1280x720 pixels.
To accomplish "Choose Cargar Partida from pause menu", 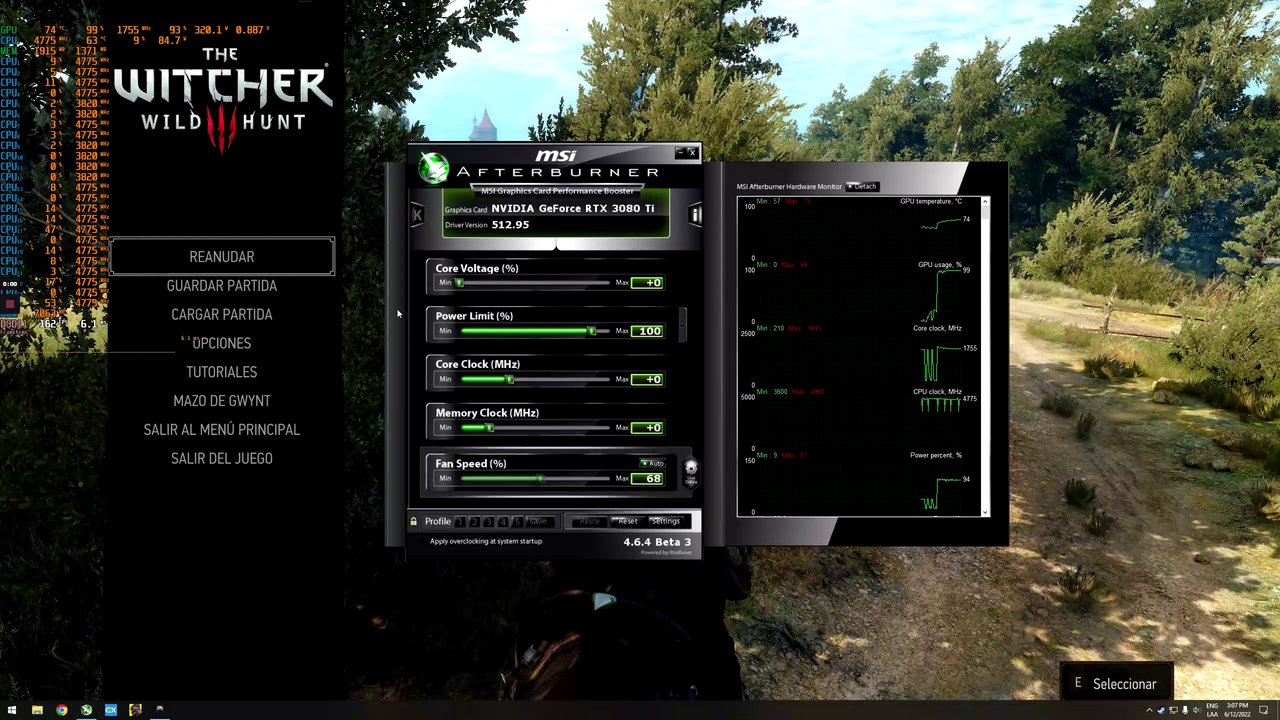I will click(x=221, y=314).
